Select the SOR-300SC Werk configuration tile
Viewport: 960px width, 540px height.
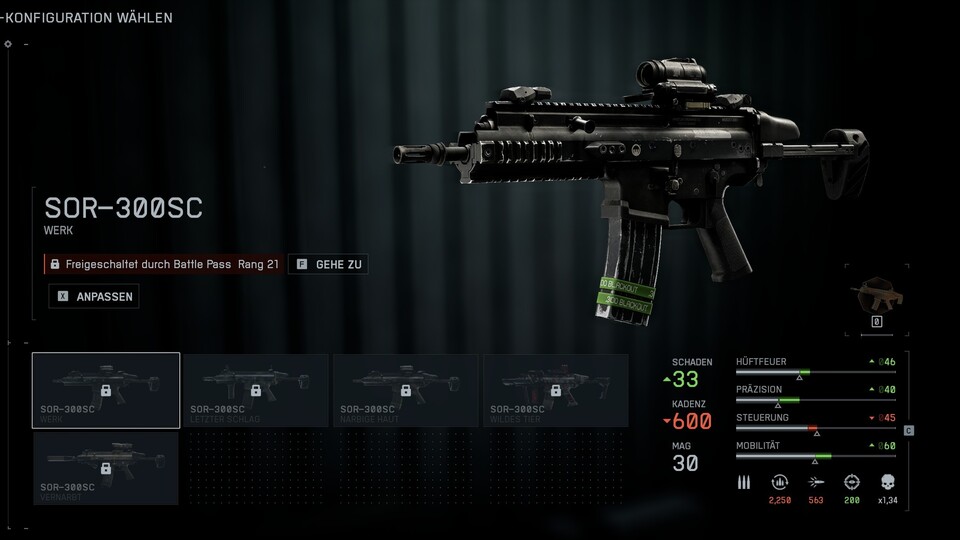106,390
